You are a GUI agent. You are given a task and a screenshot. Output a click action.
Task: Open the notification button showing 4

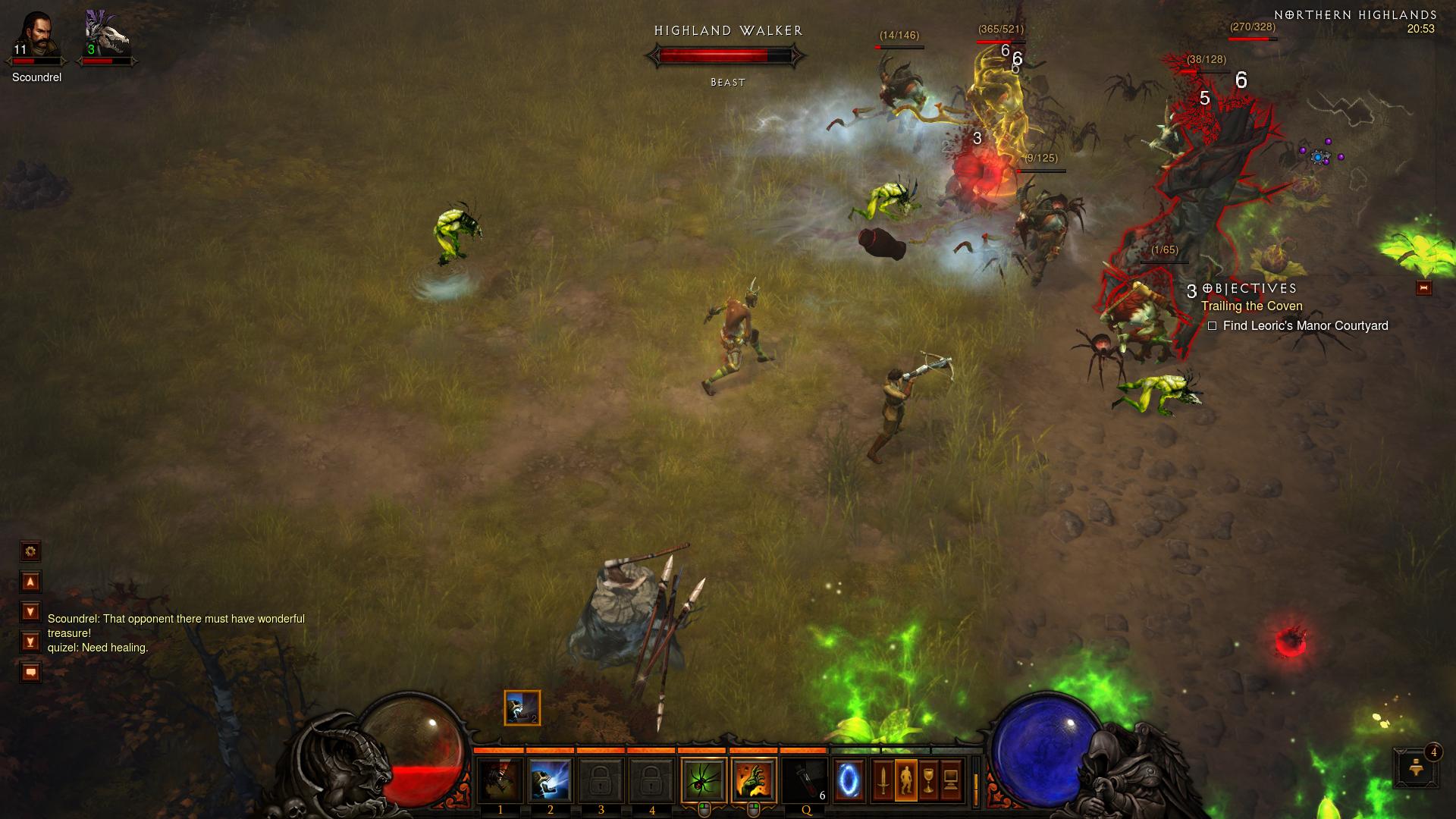(x=1416, y=767)
